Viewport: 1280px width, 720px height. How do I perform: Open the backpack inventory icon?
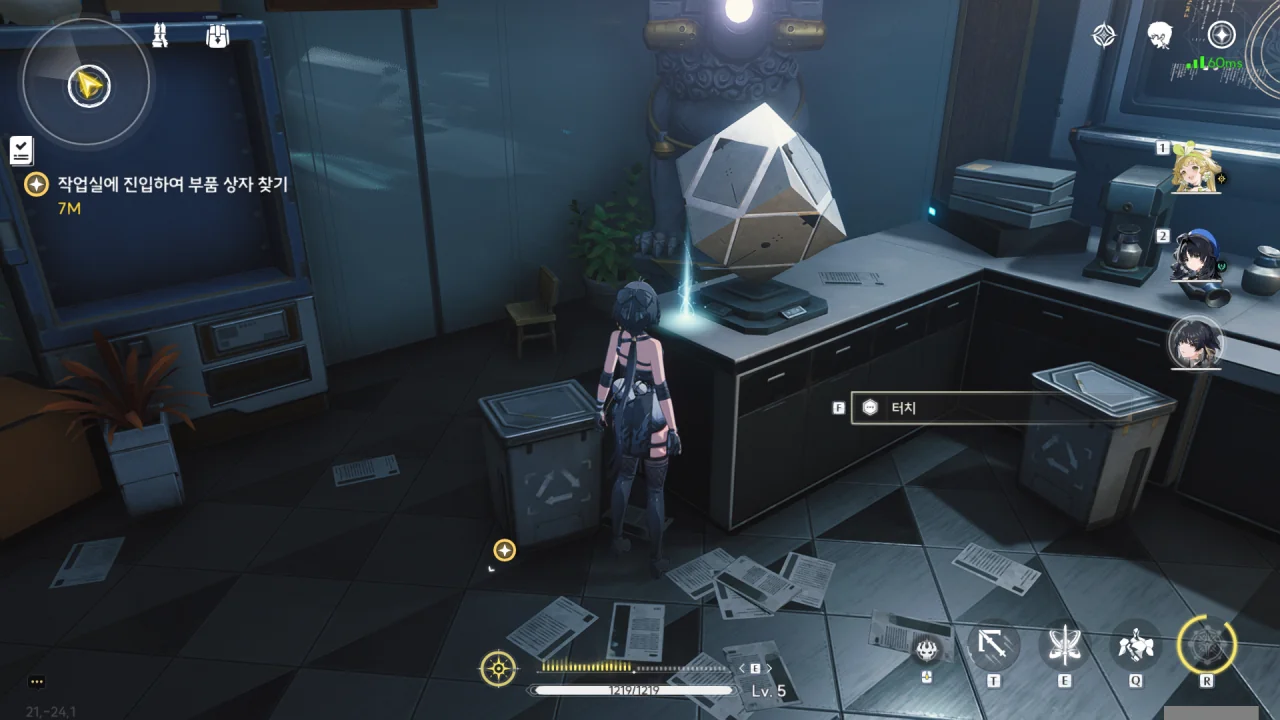[x=217, y=36]
